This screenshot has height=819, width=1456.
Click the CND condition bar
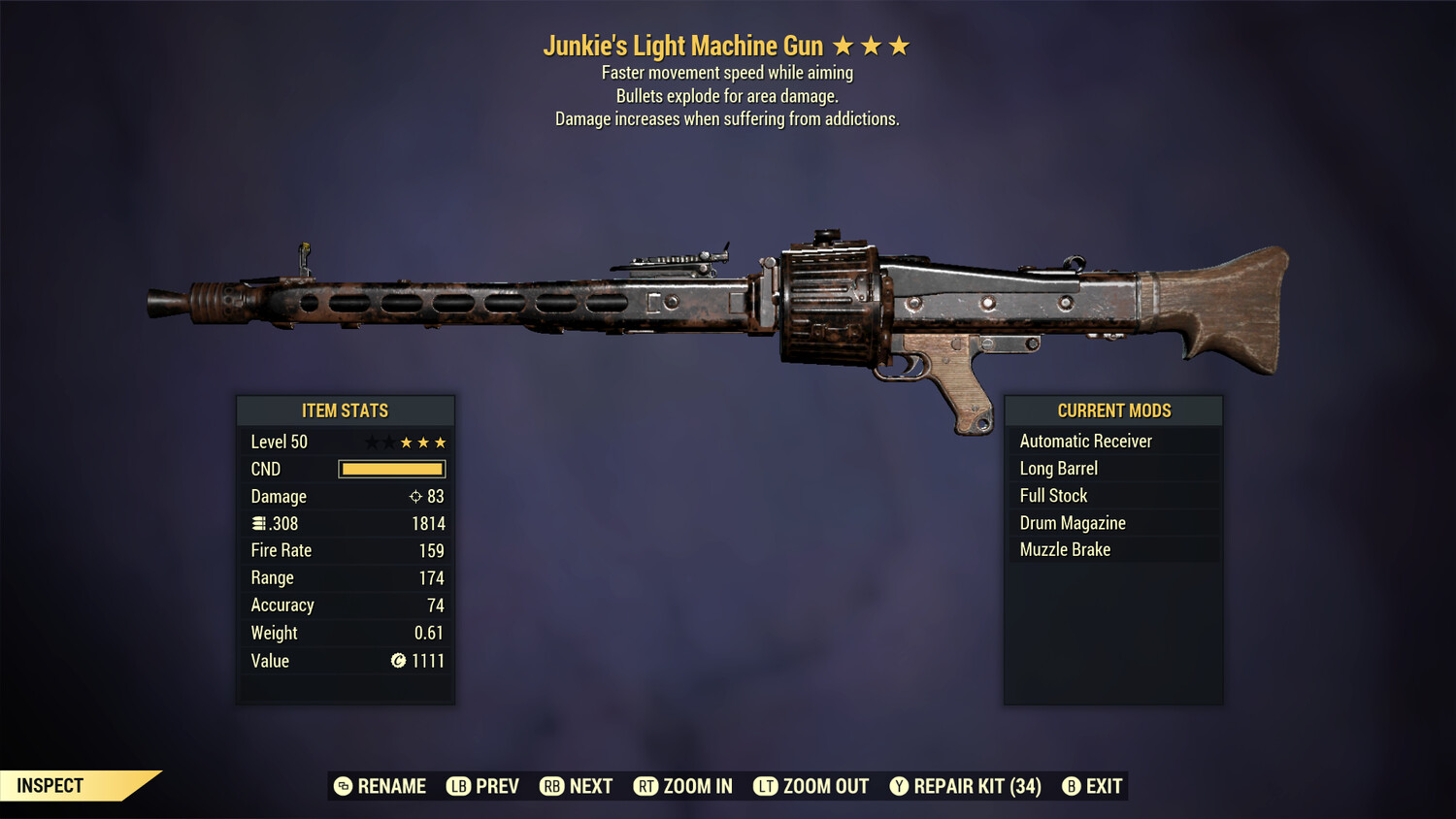click(x=391, y=469)
